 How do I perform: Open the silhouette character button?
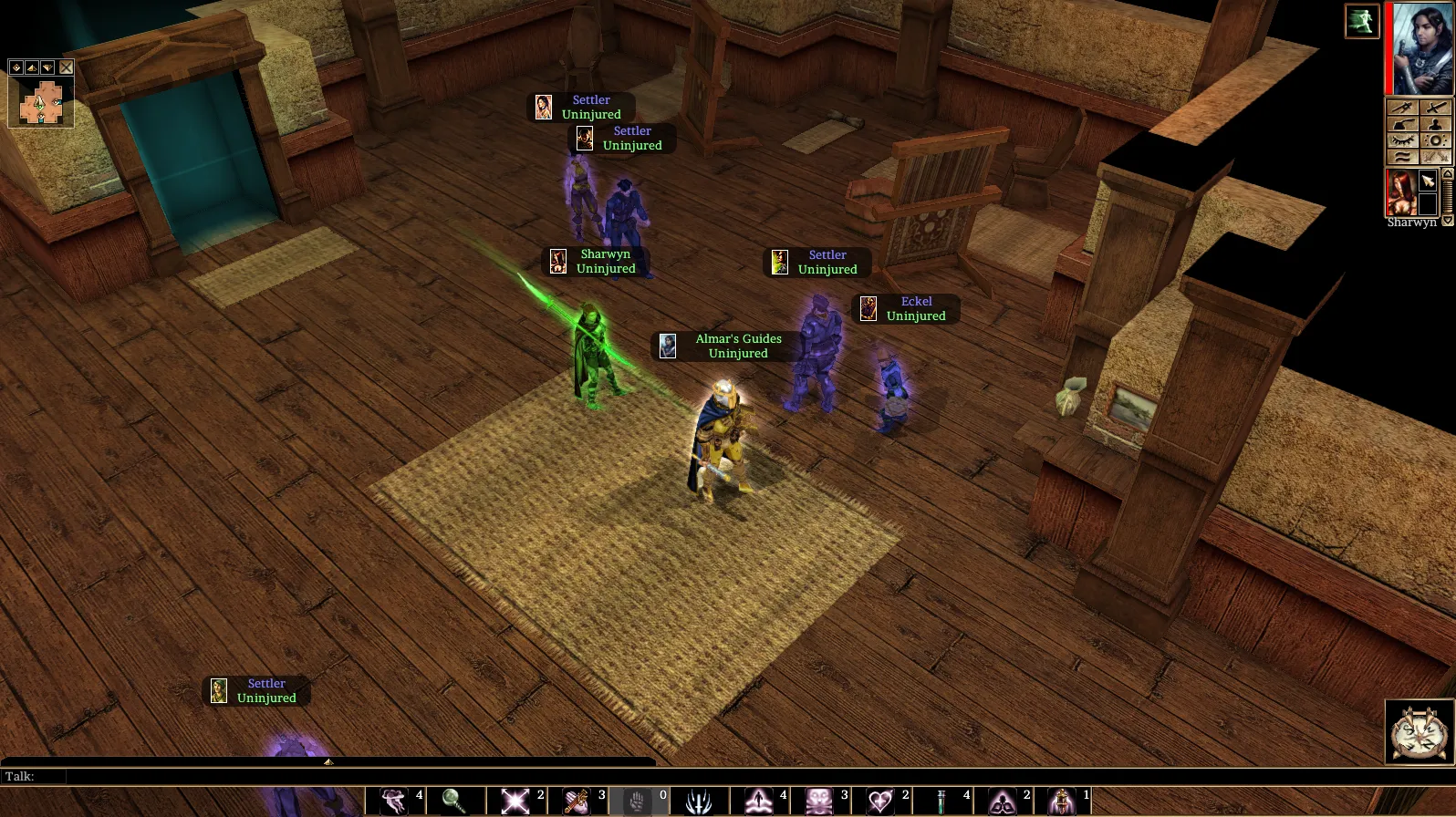tap(1435, 124)
